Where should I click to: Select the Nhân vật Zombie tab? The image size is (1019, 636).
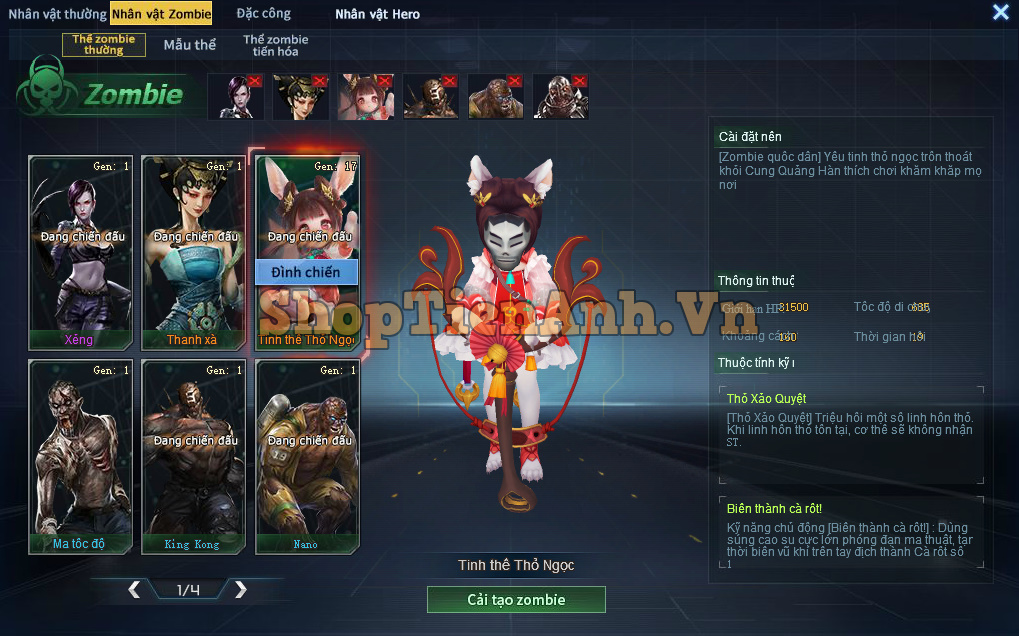161,14
